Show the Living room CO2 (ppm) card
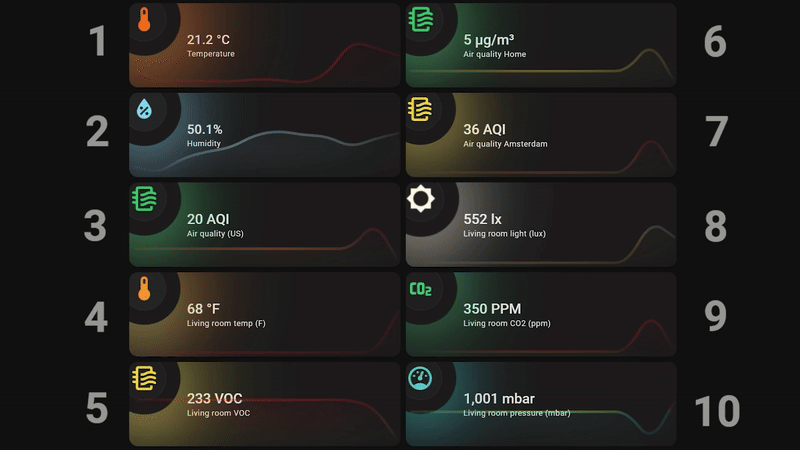 pyautogui.click(x=541, y=314)
